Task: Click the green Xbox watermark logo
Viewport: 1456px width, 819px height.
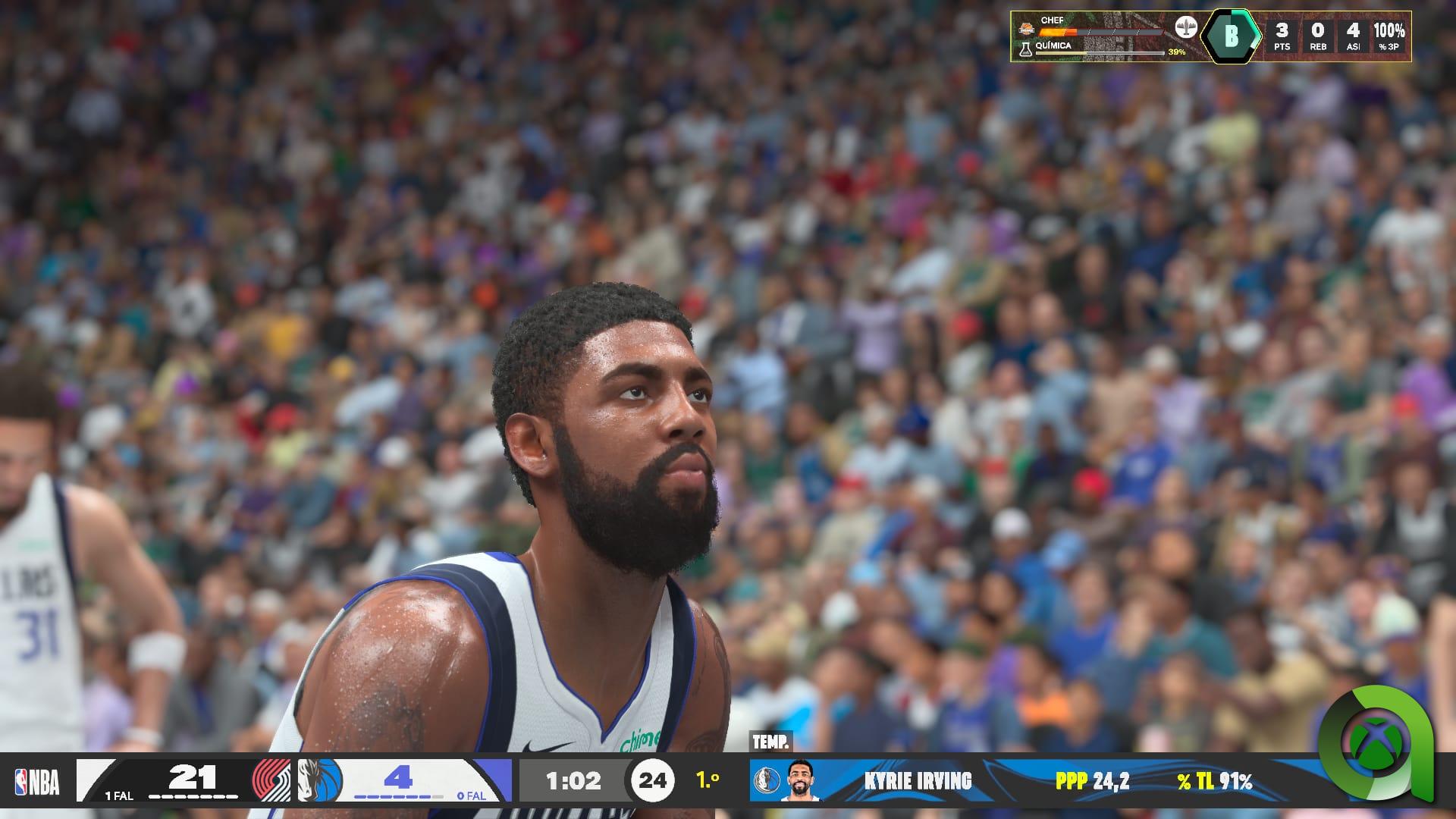Action: 1375,742
